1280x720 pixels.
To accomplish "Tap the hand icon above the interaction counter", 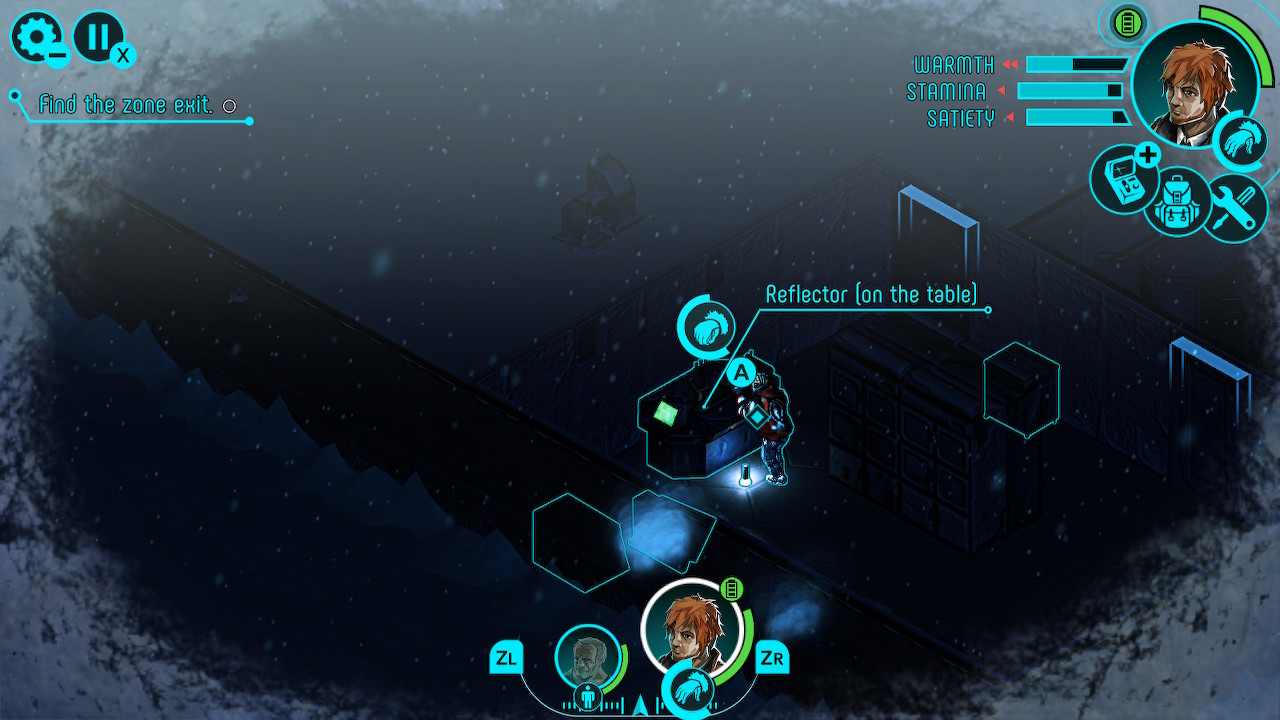I will 706,327.
